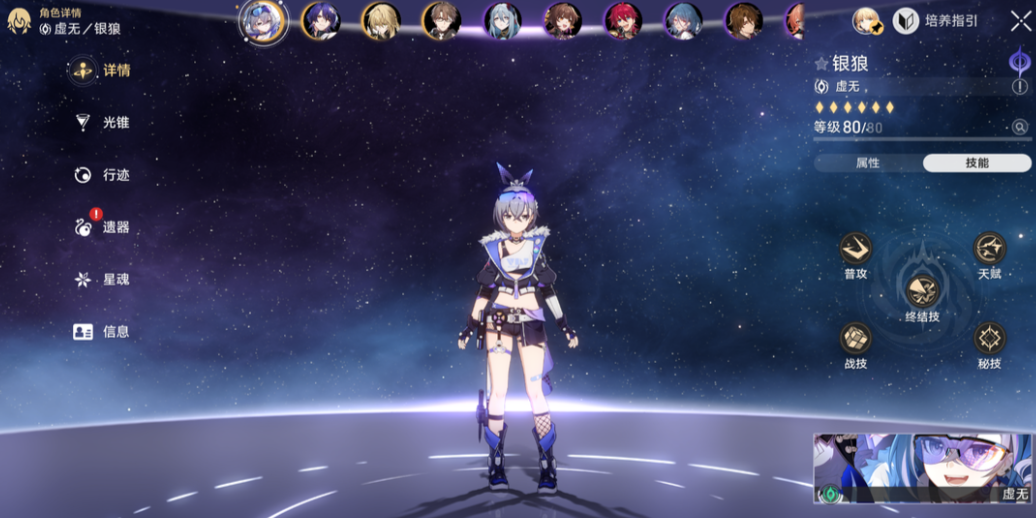Select the red-haired character portrait
Viewport: 1036px width, 518px height.
[623, 21]
